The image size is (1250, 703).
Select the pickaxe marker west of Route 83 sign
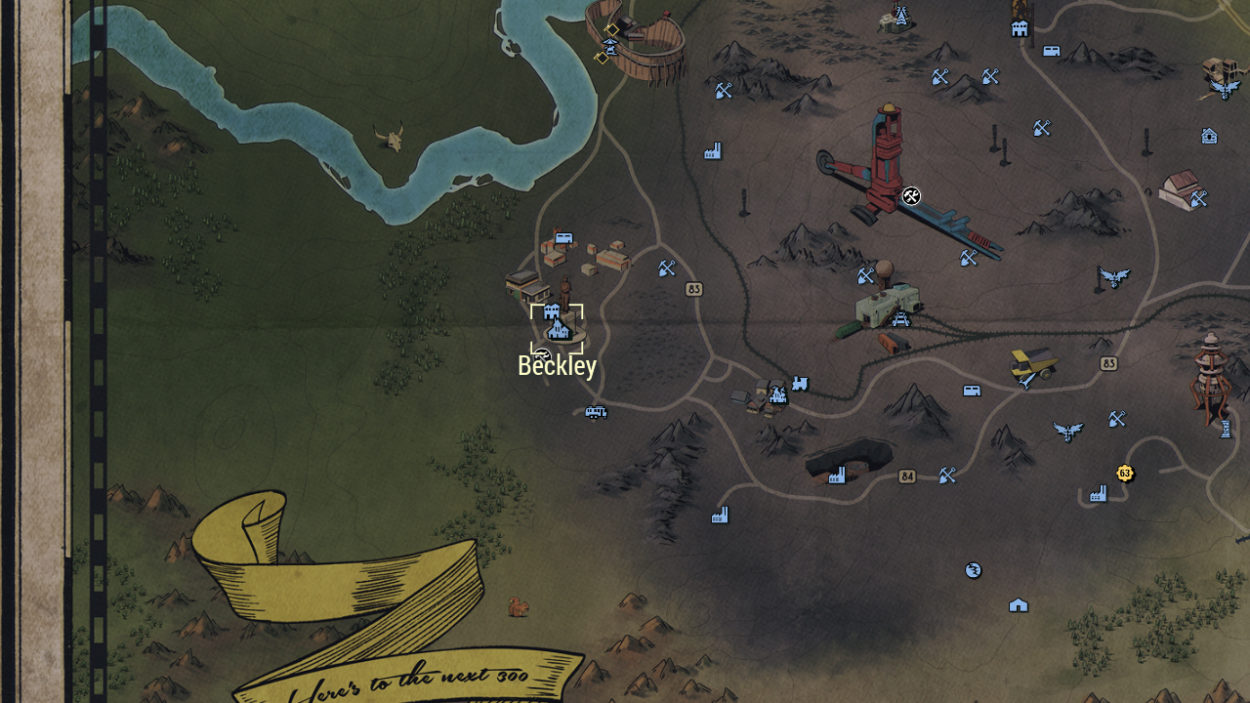[667, 268]
